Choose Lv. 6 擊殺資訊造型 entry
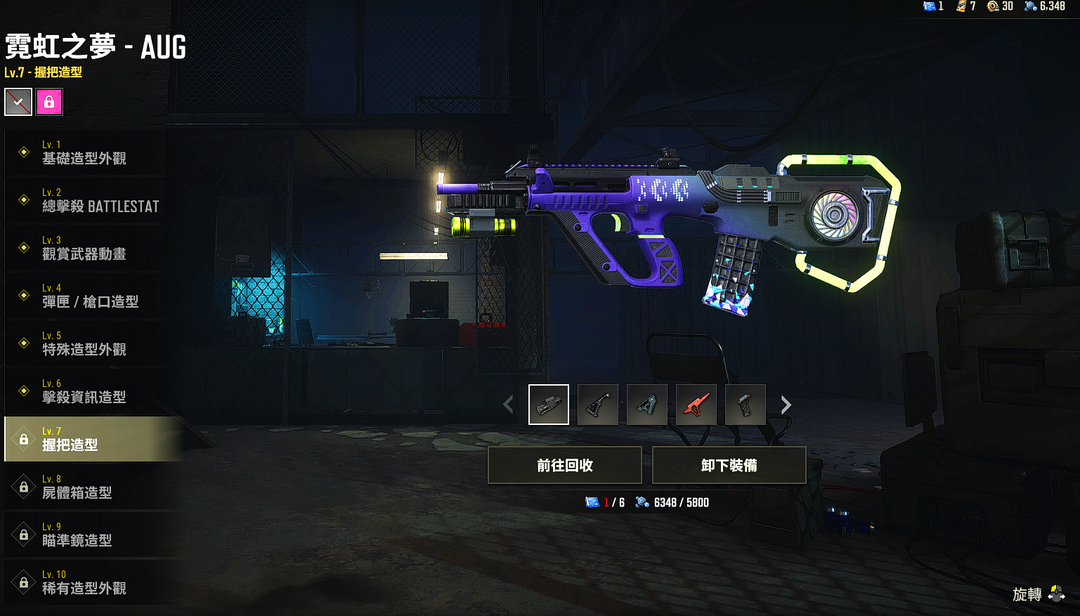1080x616 pixels. pos(90,392)
